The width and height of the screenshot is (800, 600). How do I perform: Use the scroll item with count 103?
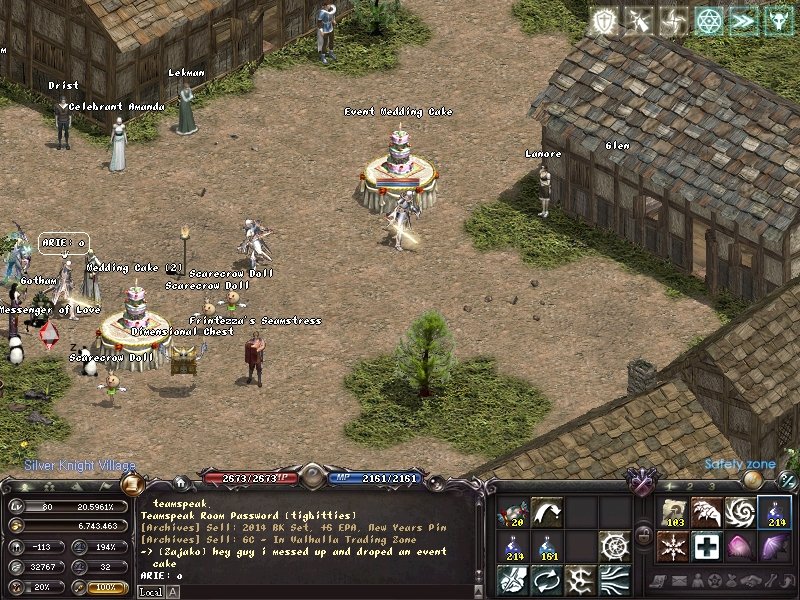pos(673,512)
